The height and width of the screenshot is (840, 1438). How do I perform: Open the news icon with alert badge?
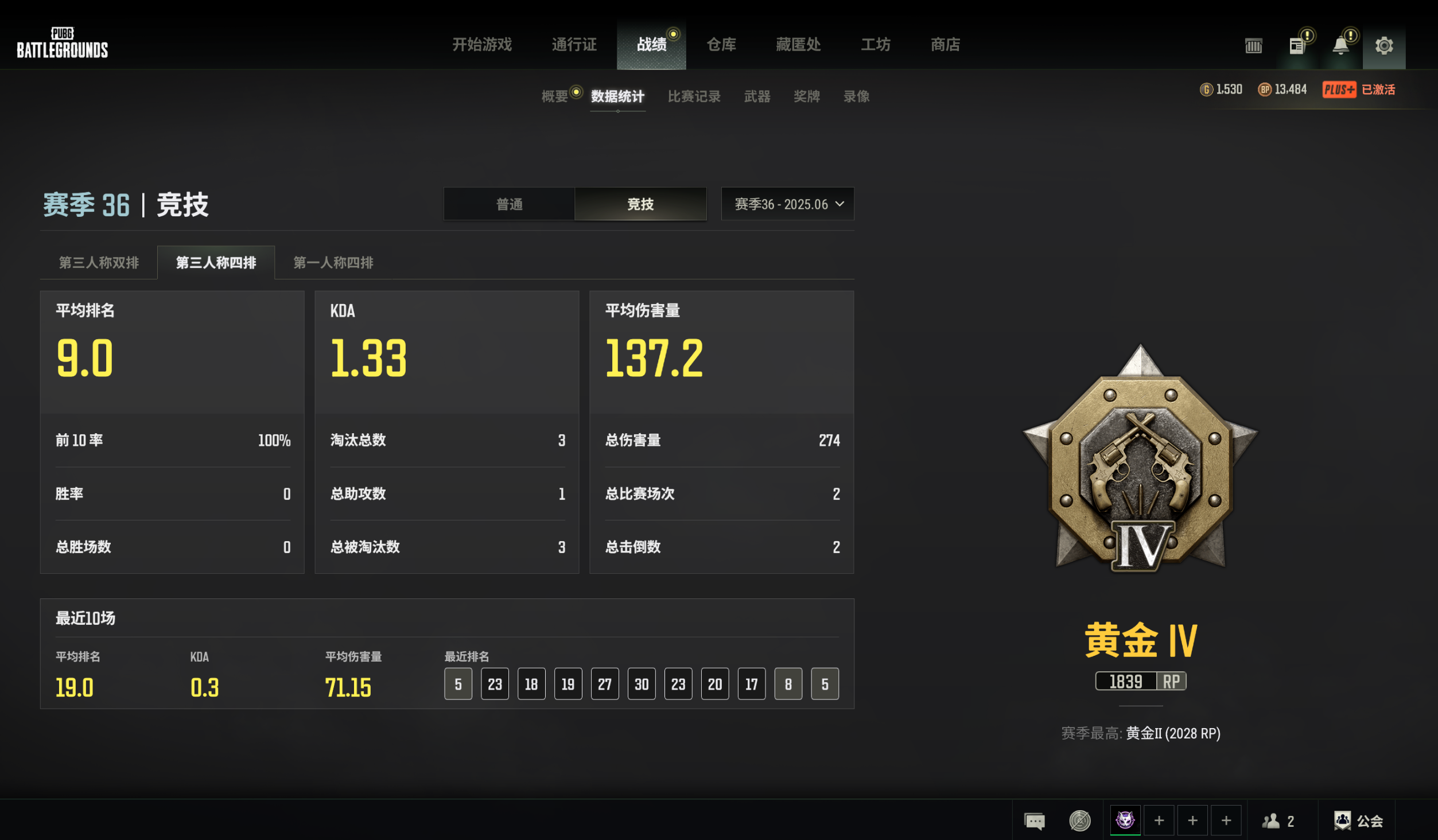pos(1296,45)
